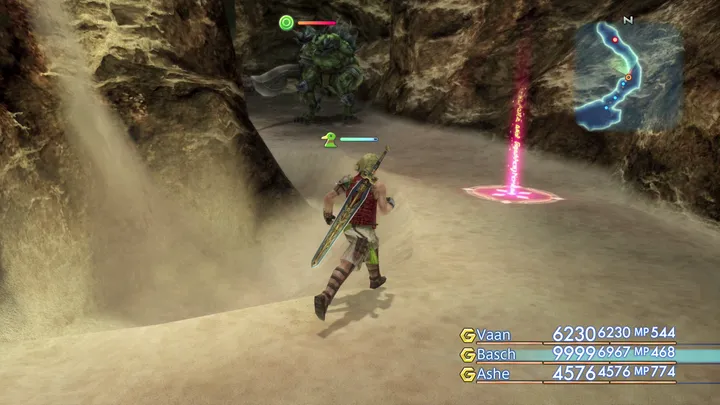Select Vaan in the party list

coord(494,335)
